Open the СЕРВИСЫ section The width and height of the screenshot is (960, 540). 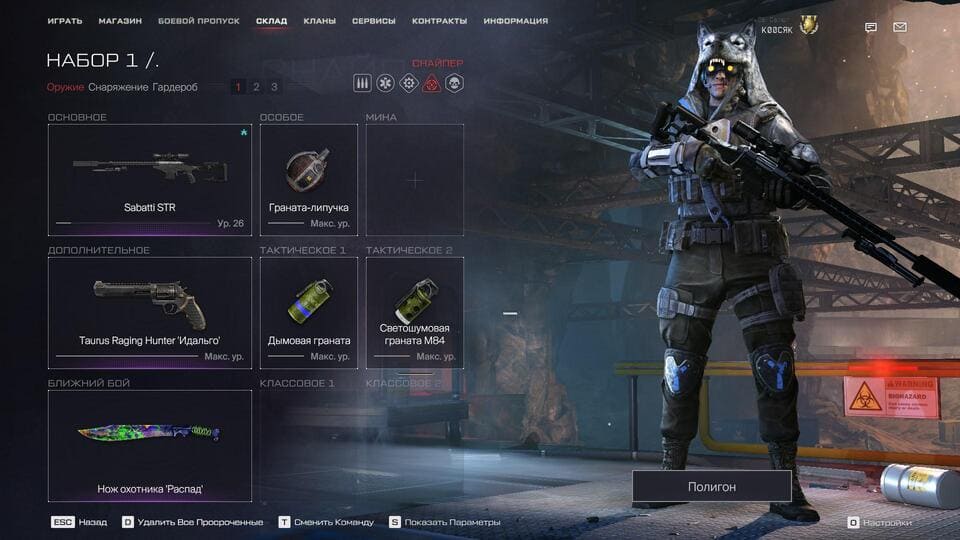[x=373, y=21]
